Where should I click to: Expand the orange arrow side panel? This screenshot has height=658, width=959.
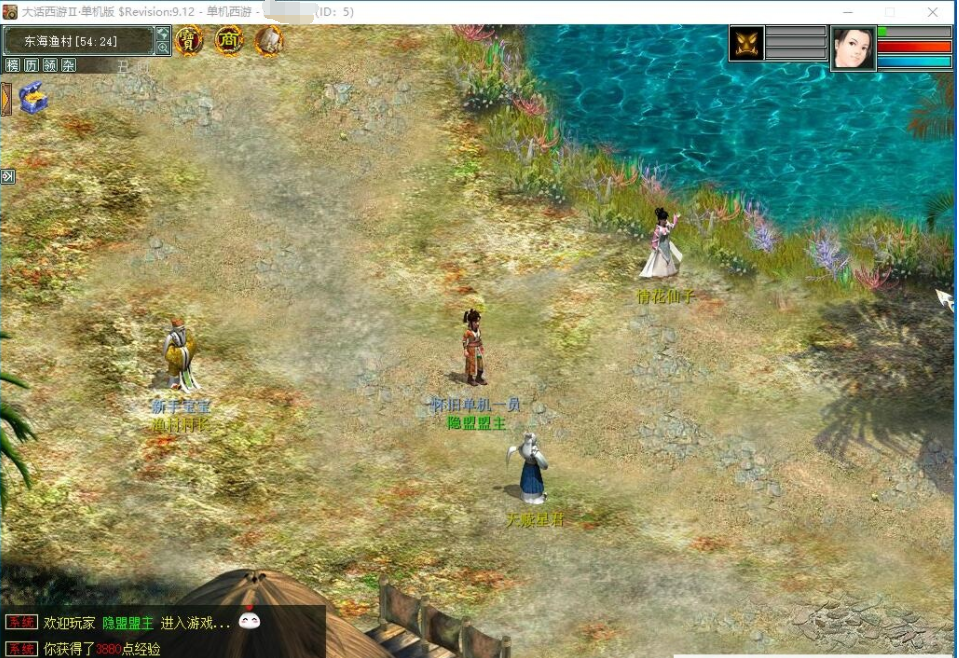pyautogui.click(x=6, y=99)
